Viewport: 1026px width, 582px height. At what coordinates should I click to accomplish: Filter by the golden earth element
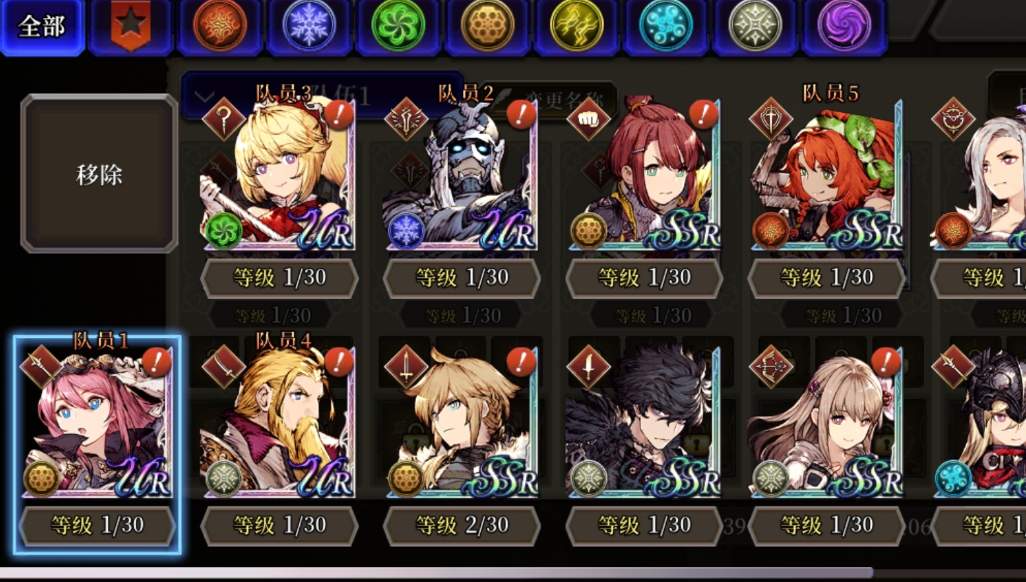488,26
